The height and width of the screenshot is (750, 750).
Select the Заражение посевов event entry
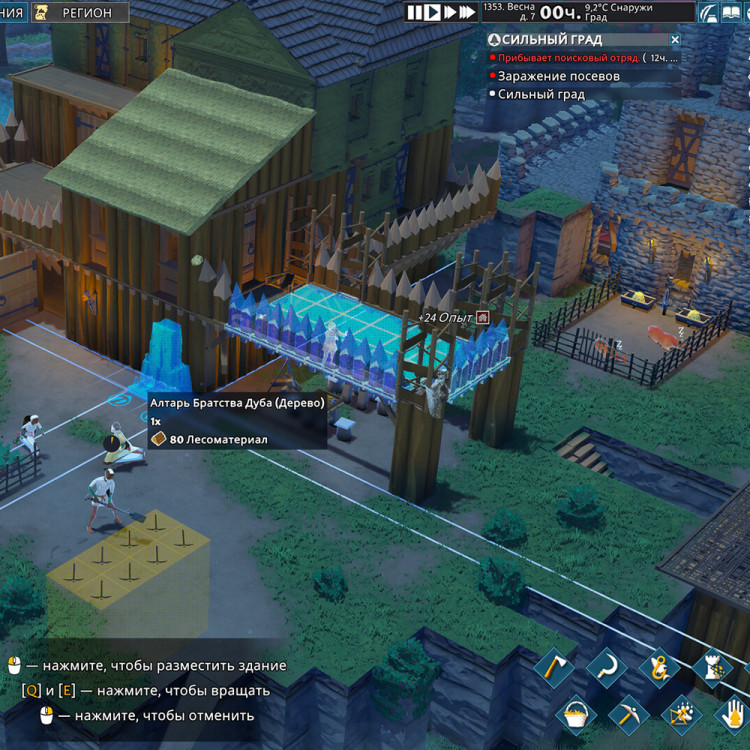point(558,76)
